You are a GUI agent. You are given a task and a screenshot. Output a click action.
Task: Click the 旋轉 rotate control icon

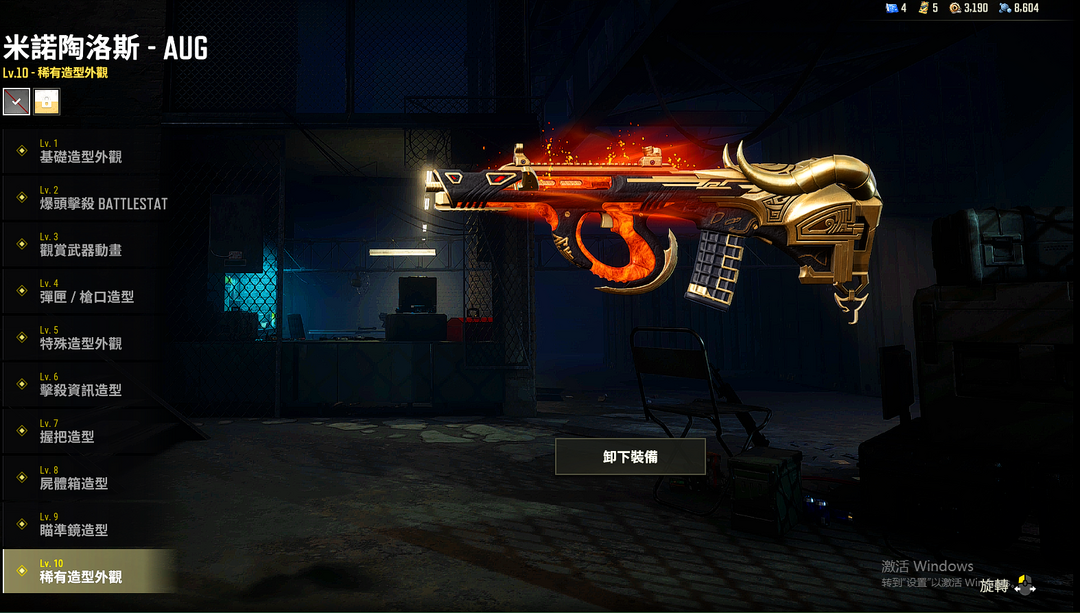point(1024,585)
